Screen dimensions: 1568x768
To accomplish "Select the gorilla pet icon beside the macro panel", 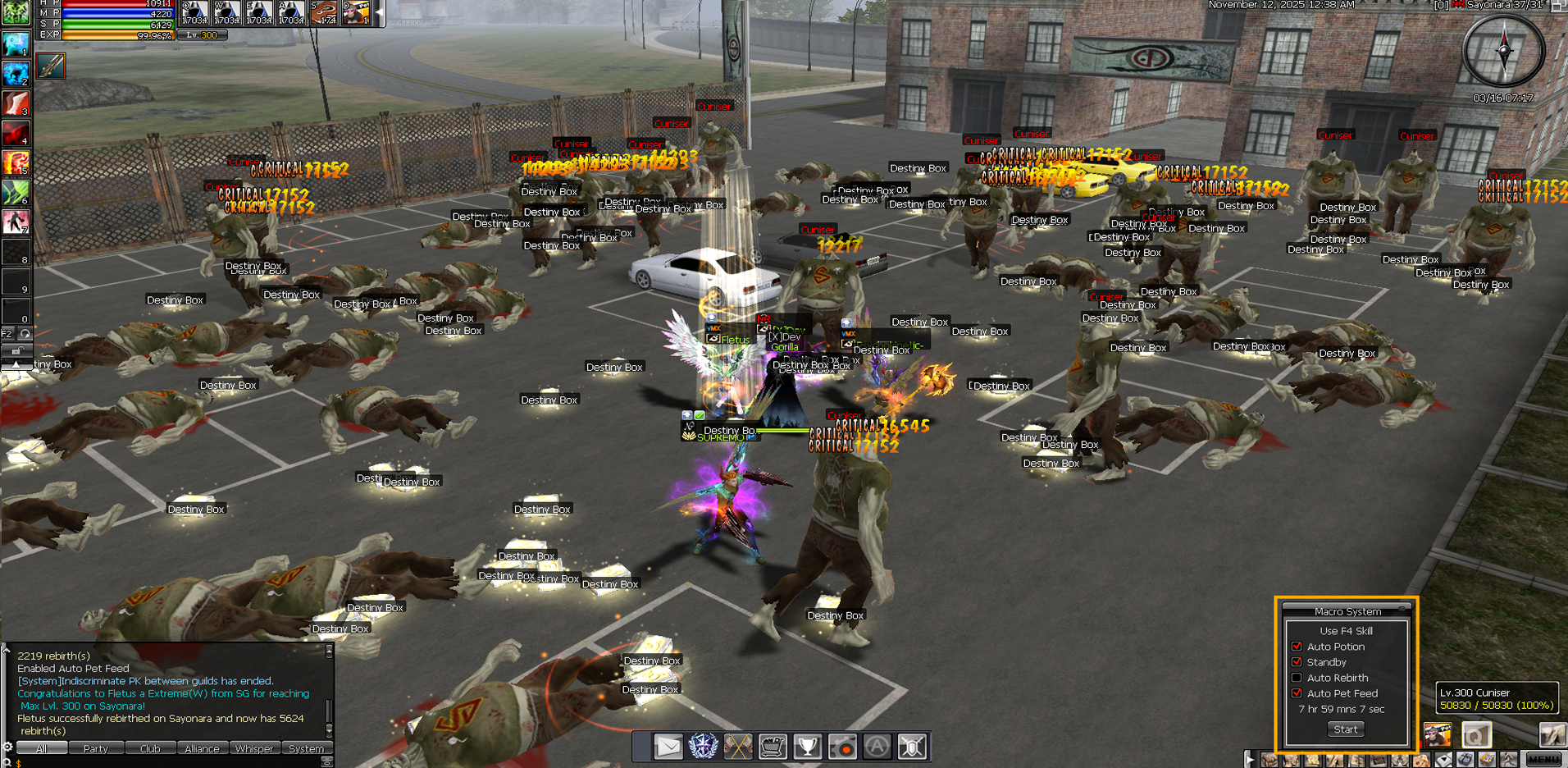I will tap(1437, 734).
